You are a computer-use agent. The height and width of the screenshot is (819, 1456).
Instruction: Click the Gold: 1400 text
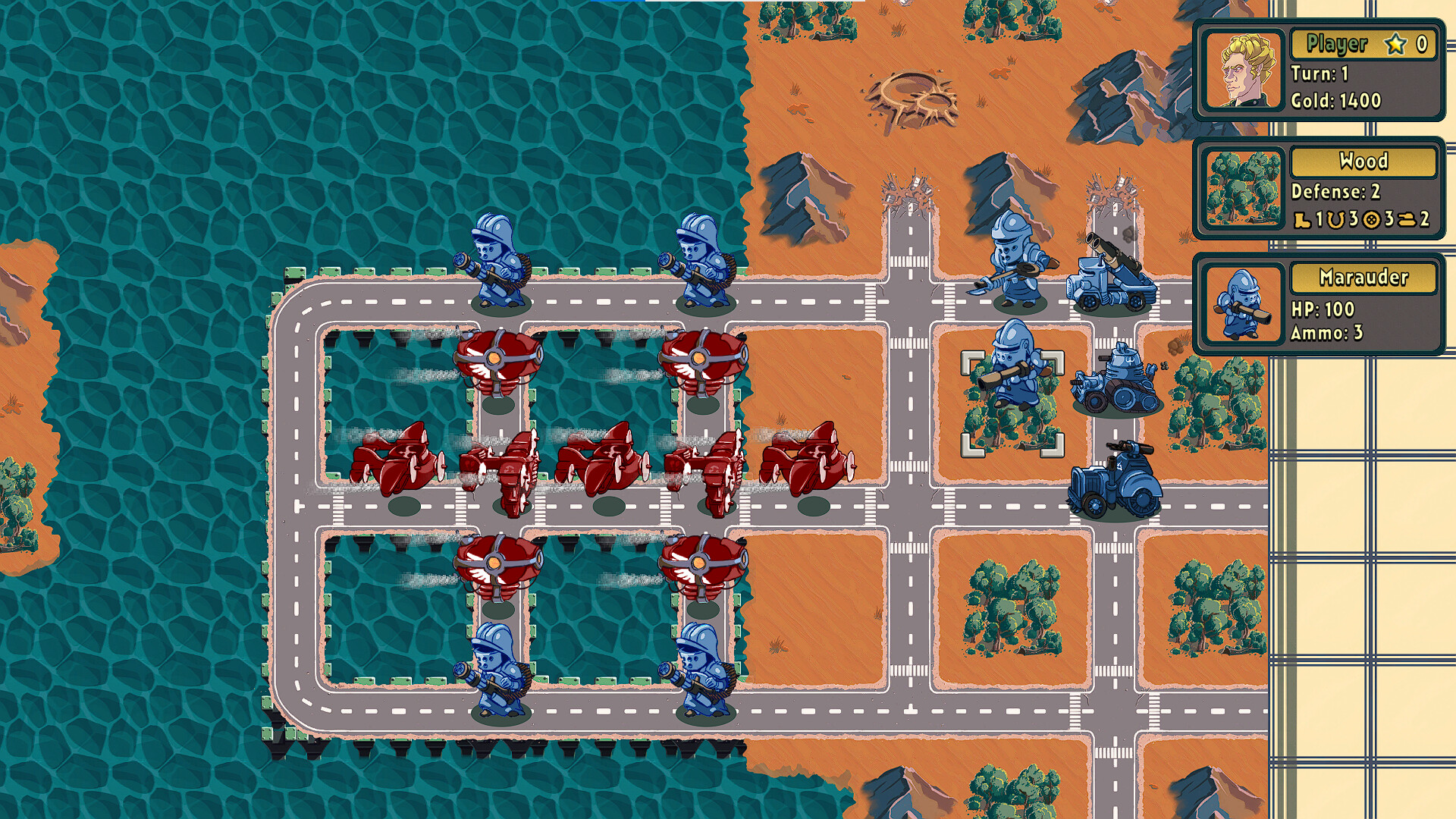pyautogui.click(x=1335, y=100)
